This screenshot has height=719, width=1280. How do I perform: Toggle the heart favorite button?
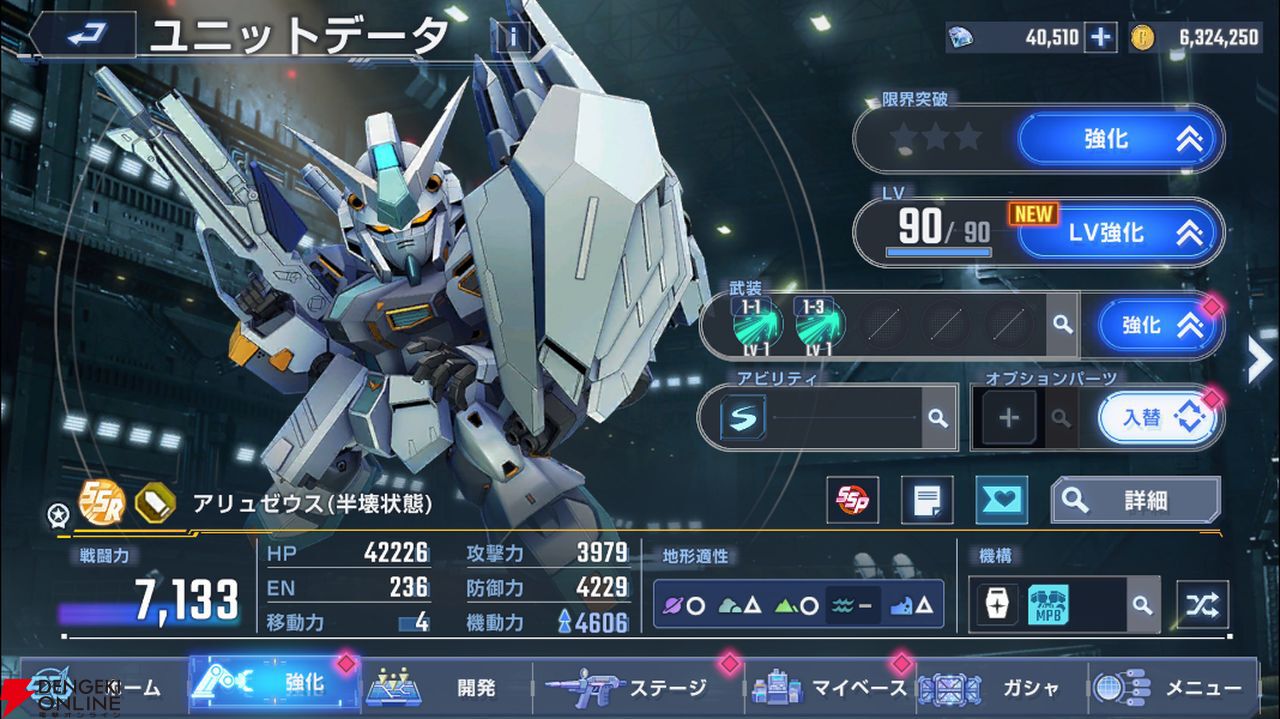click(x=1000, y=500)
